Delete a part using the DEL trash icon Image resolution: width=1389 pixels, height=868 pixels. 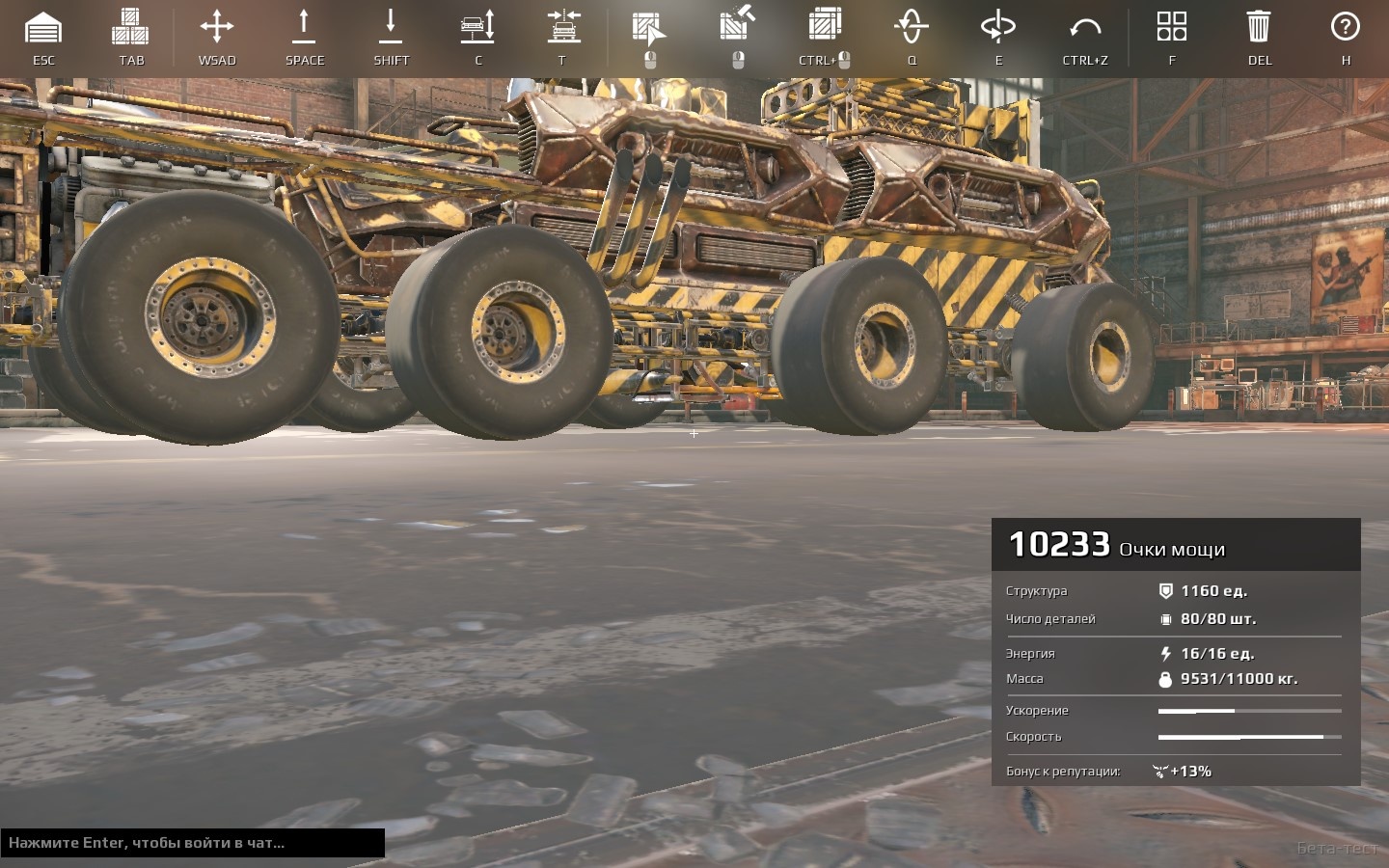tap(1259, 29)
